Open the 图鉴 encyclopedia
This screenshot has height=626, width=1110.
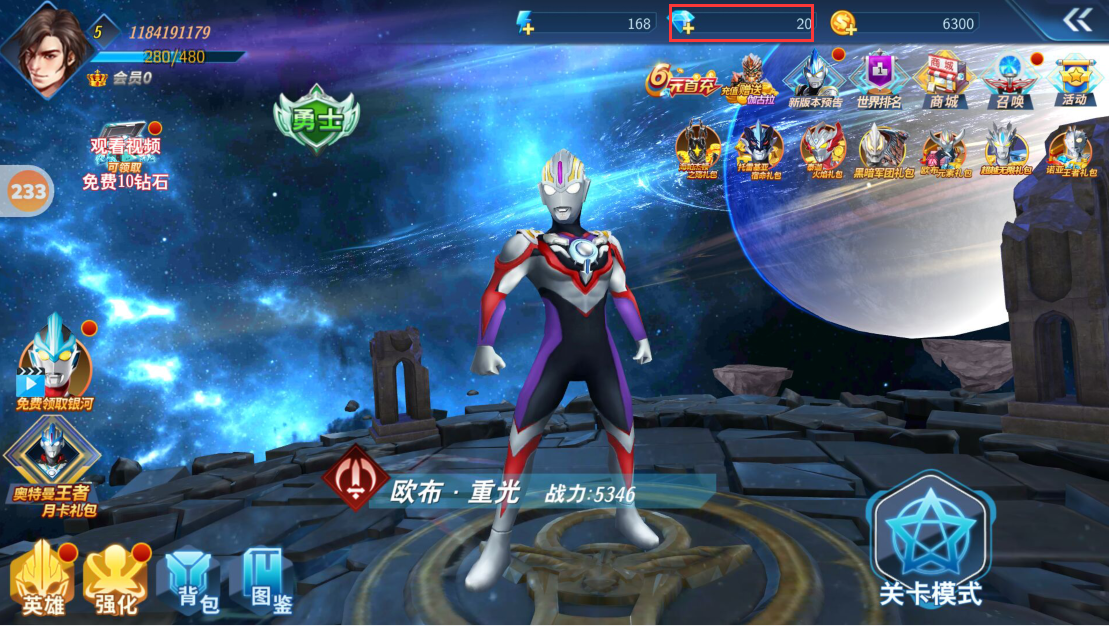point(262,580)
